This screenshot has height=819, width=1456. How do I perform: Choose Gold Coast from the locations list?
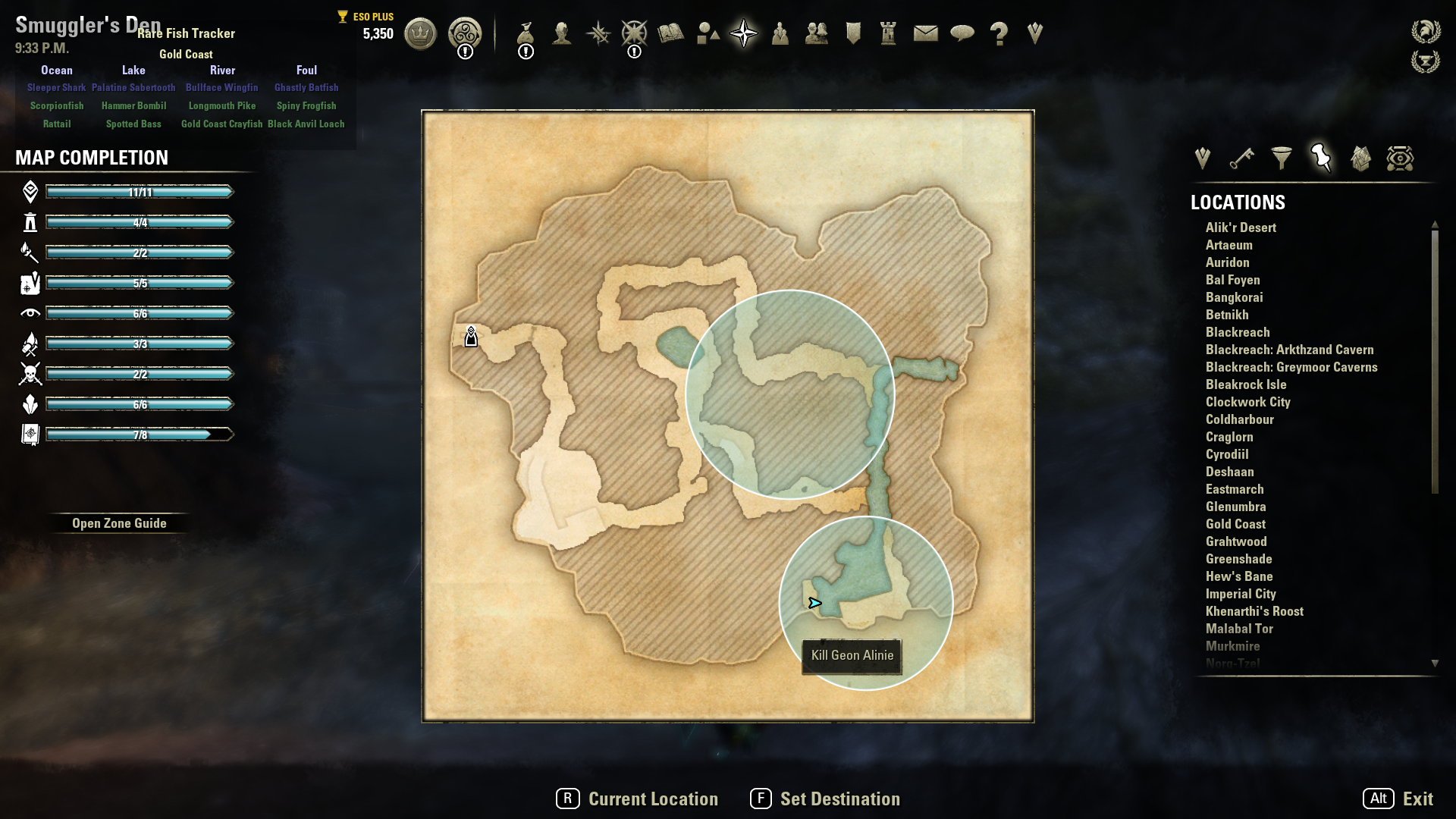pyautogui.click(x=1235, y=524)
